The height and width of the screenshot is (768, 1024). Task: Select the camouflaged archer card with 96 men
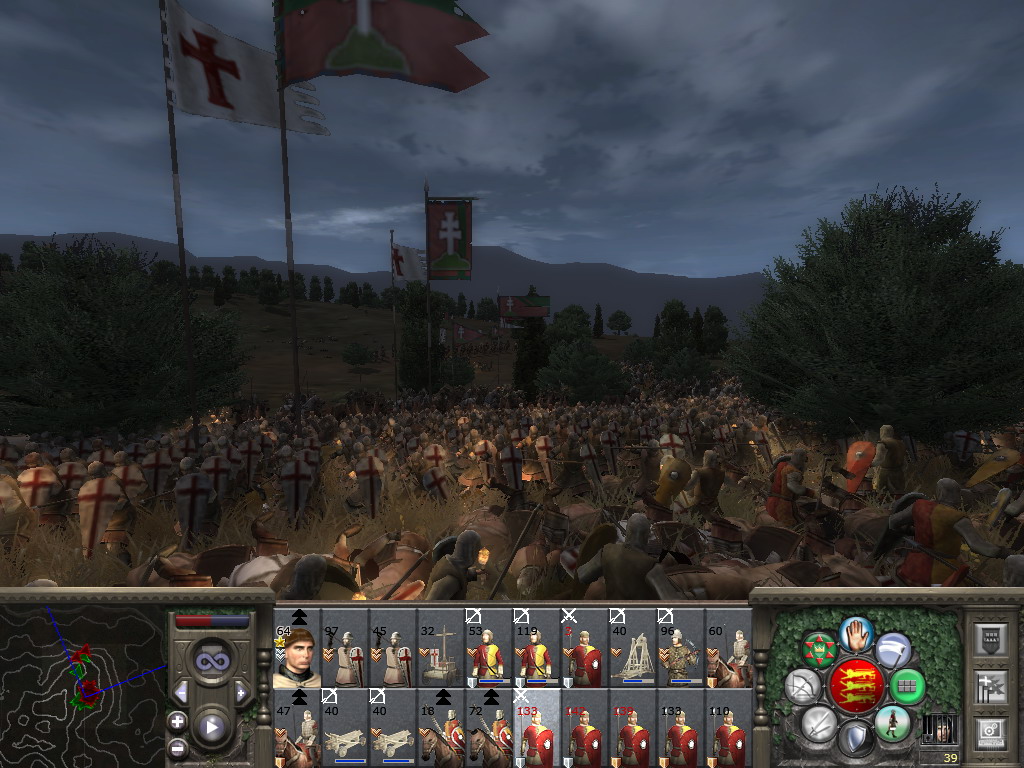coord(681,650)
